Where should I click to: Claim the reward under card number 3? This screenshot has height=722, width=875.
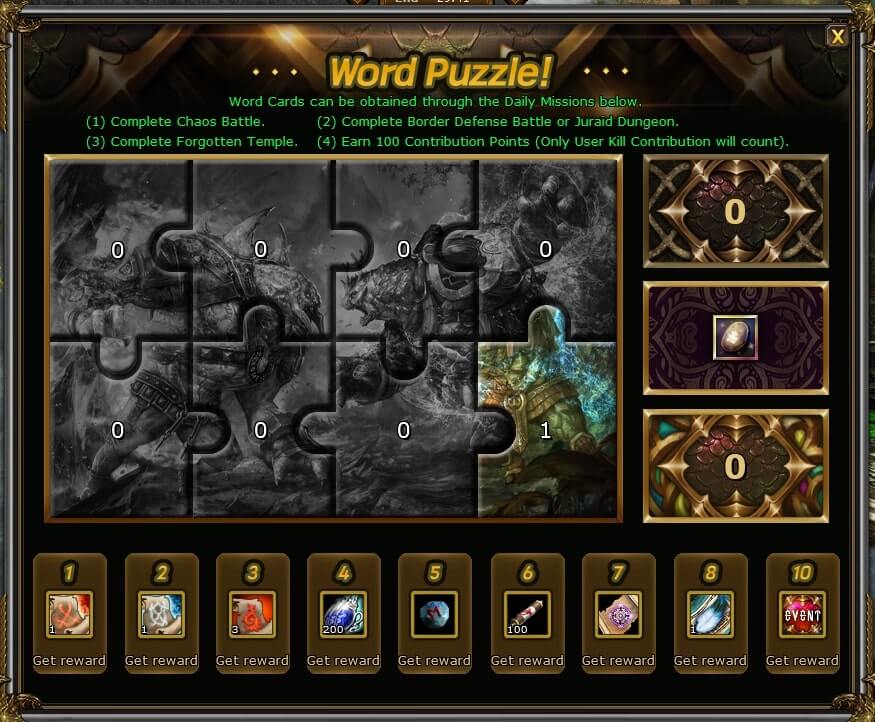pyautogui.click(x=252, y=660)
